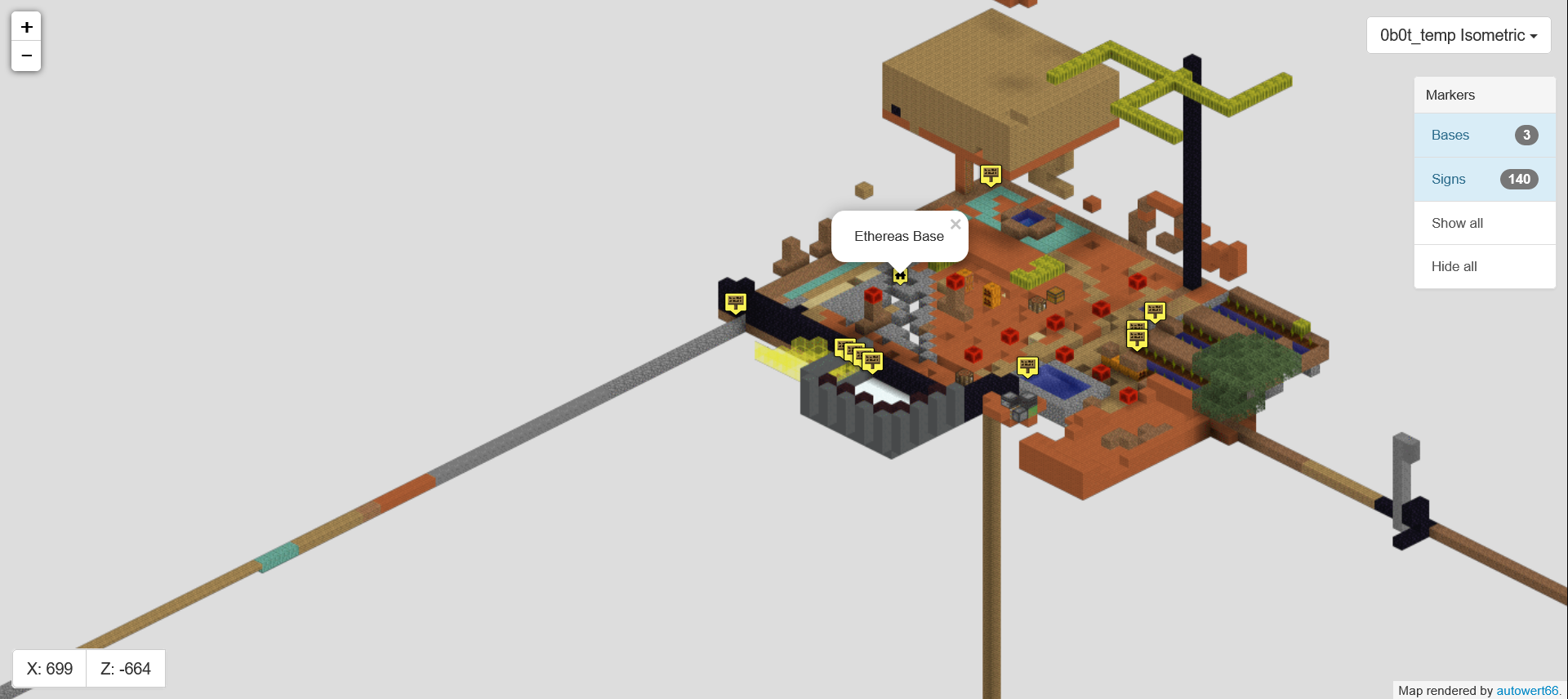Close the Ethereas Base popup
The image size is (1568, 699).
[955, 224]
